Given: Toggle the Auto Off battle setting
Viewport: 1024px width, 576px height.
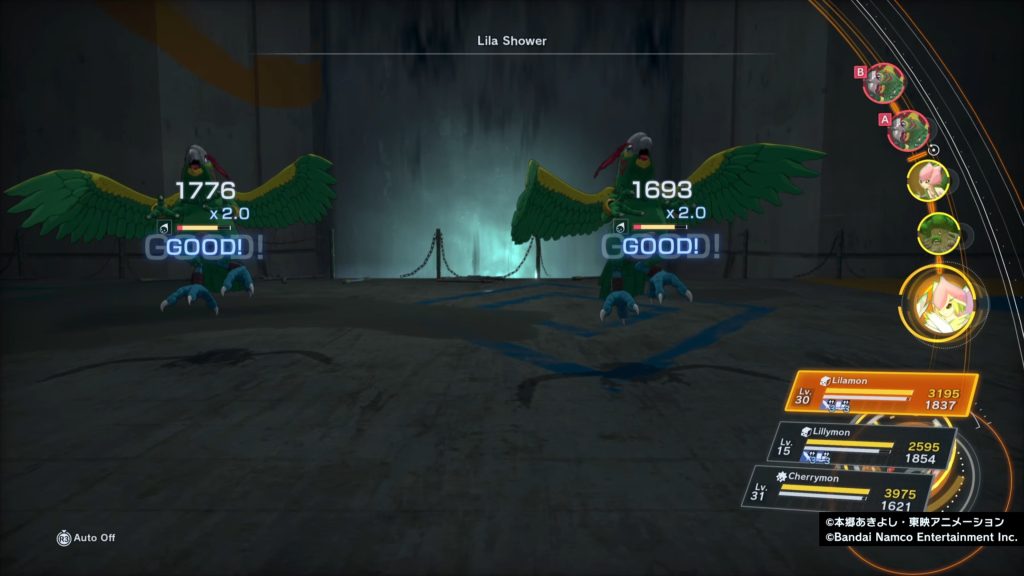Looking at the screenshot, I should coord(86,538).
